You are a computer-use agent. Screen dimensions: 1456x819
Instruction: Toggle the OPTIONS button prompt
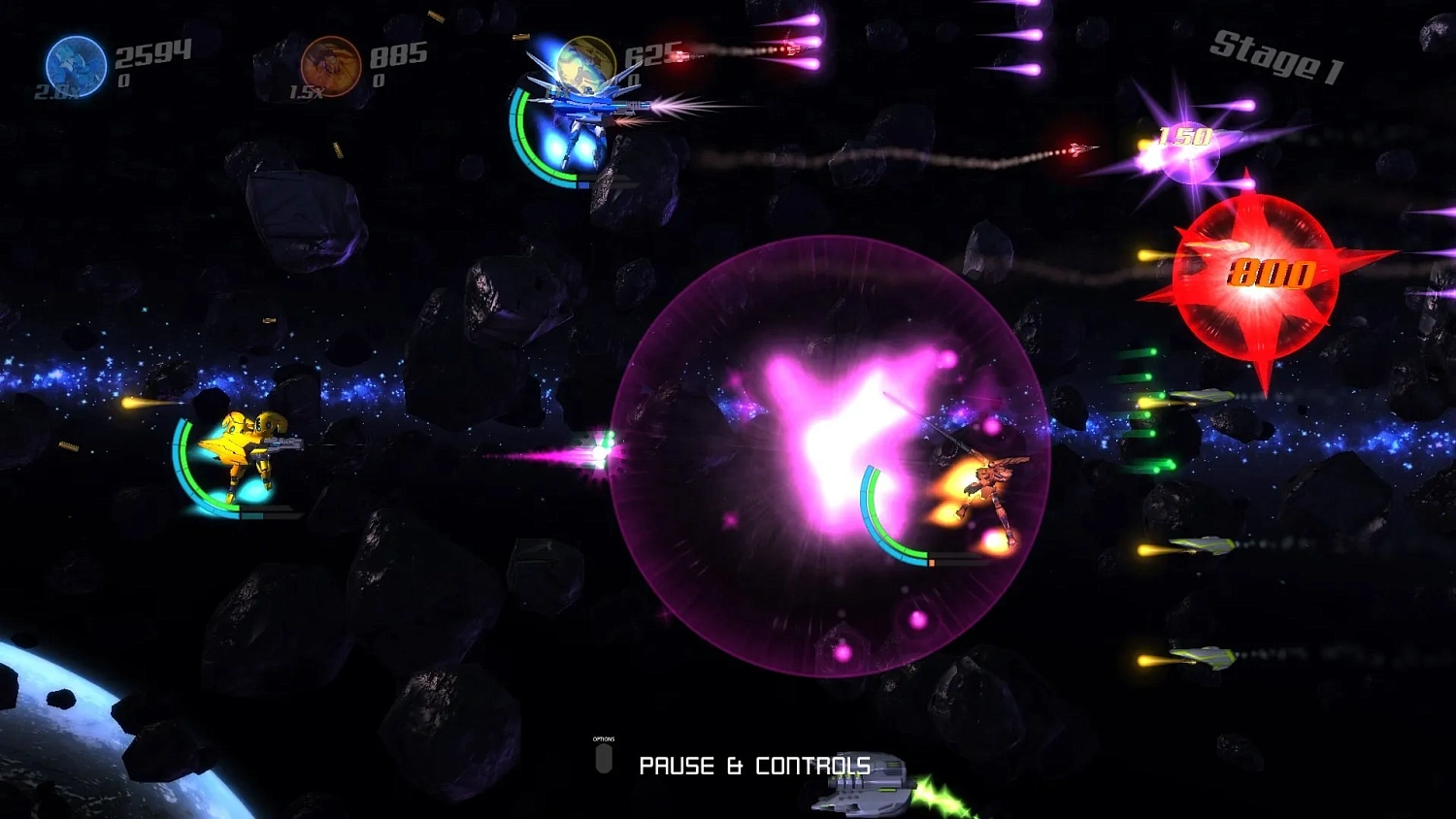click(x=606, y=760)
